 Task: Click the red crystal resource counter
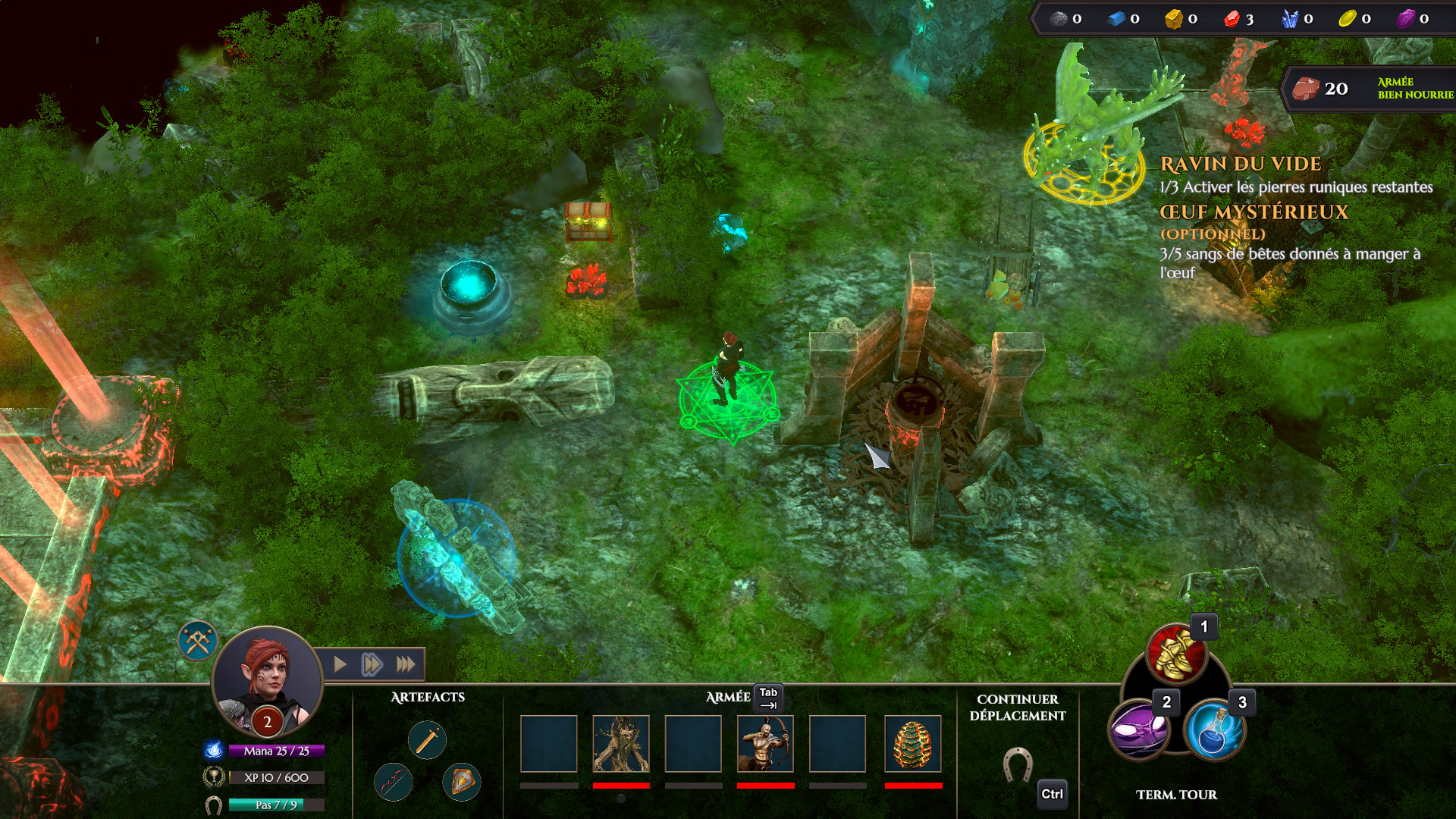click(1239, 19)
